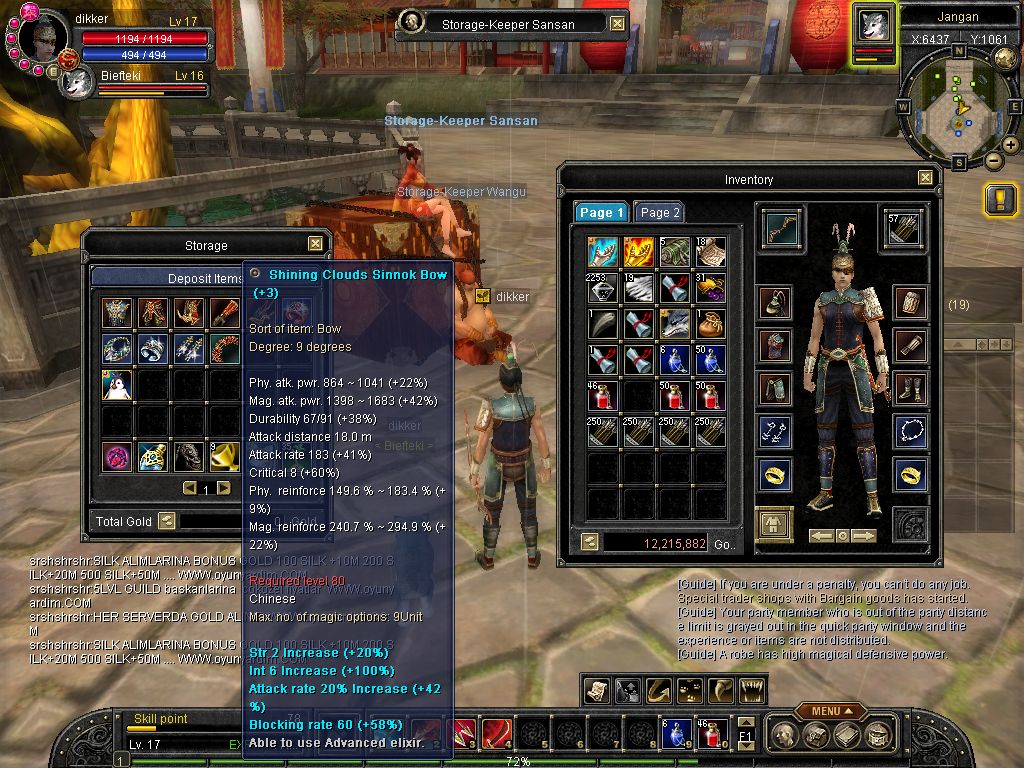This screenshot has width=1024, height=768.
Task: Go to previous storage page
Action: (x=189, y=488)
